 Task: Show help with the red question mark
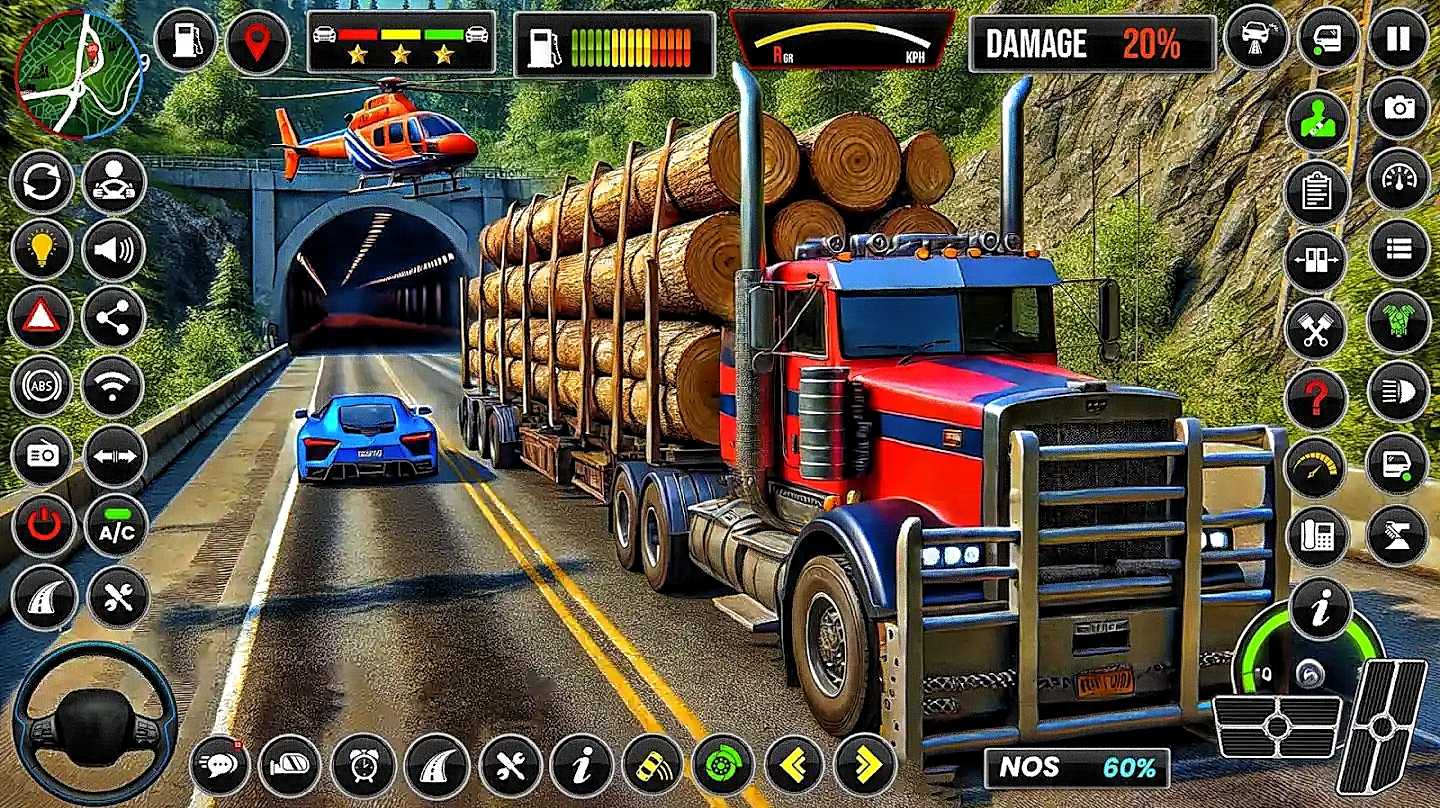pyautogui.click(x=1316, y=398)
